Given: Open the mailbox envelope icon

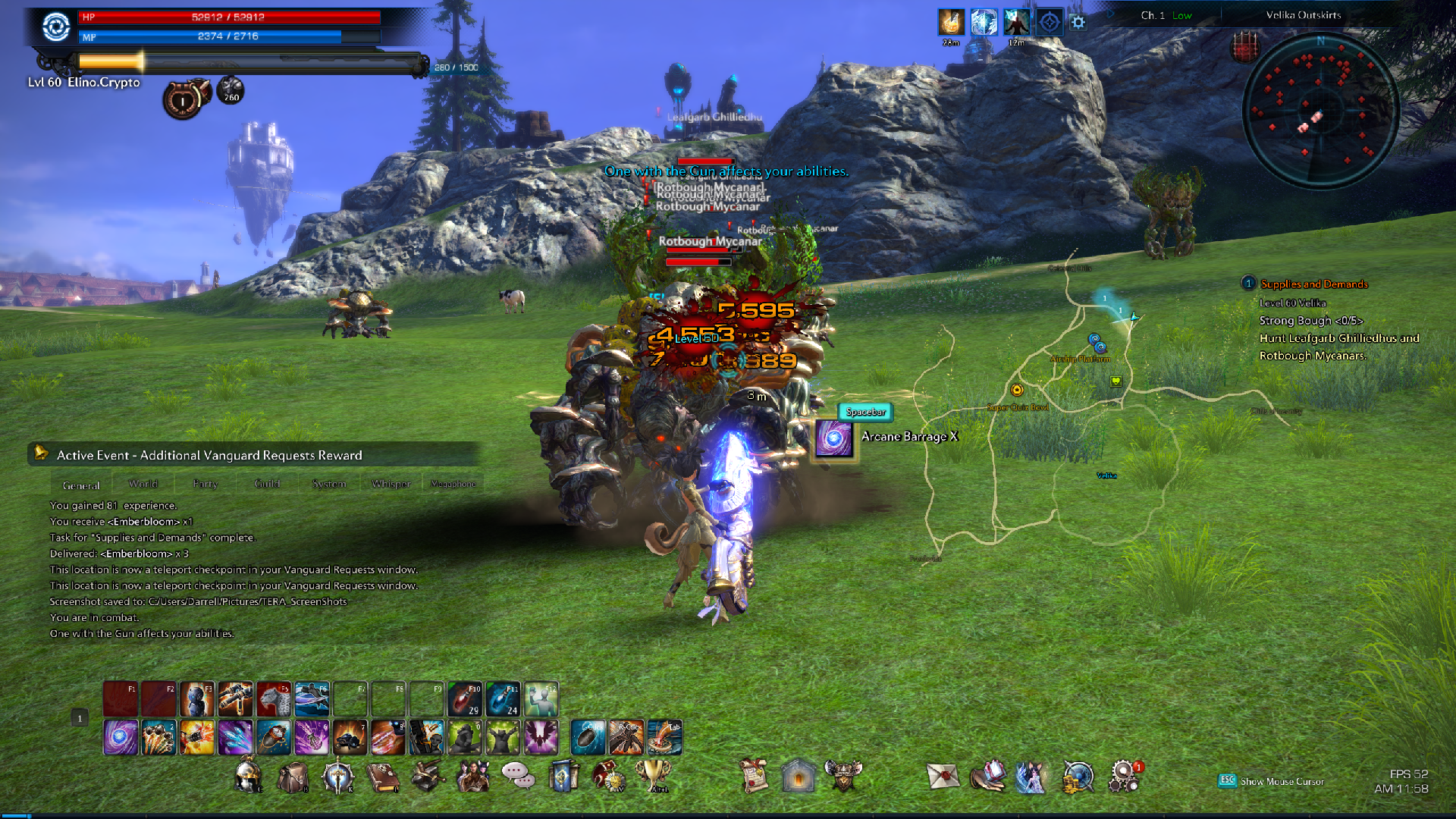Looking at the screenshot, I should coord(943,777).
